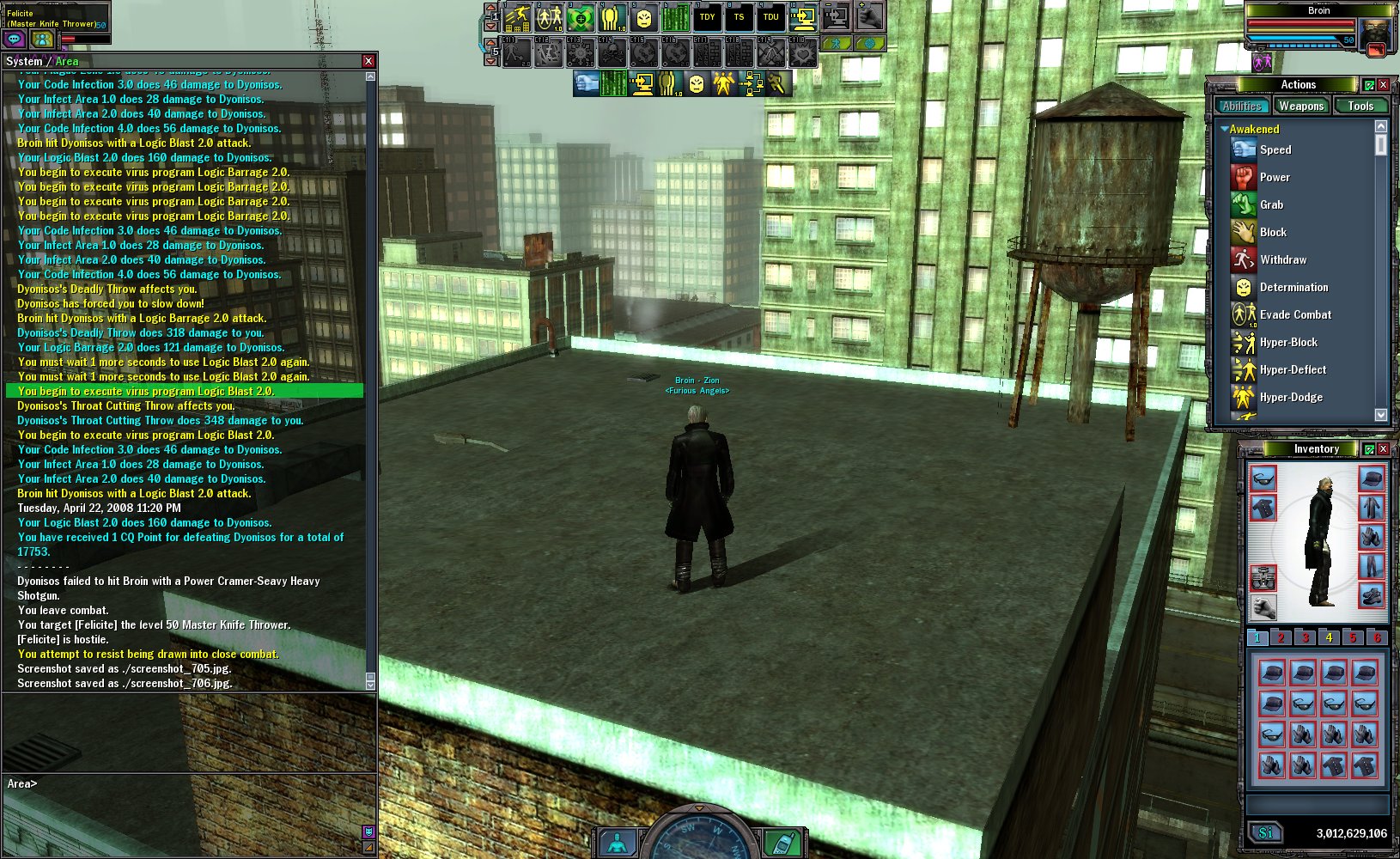Trigger the TS hotbar macro
The height and width of the screenshot is (859, 1400).
click(739, 16)
